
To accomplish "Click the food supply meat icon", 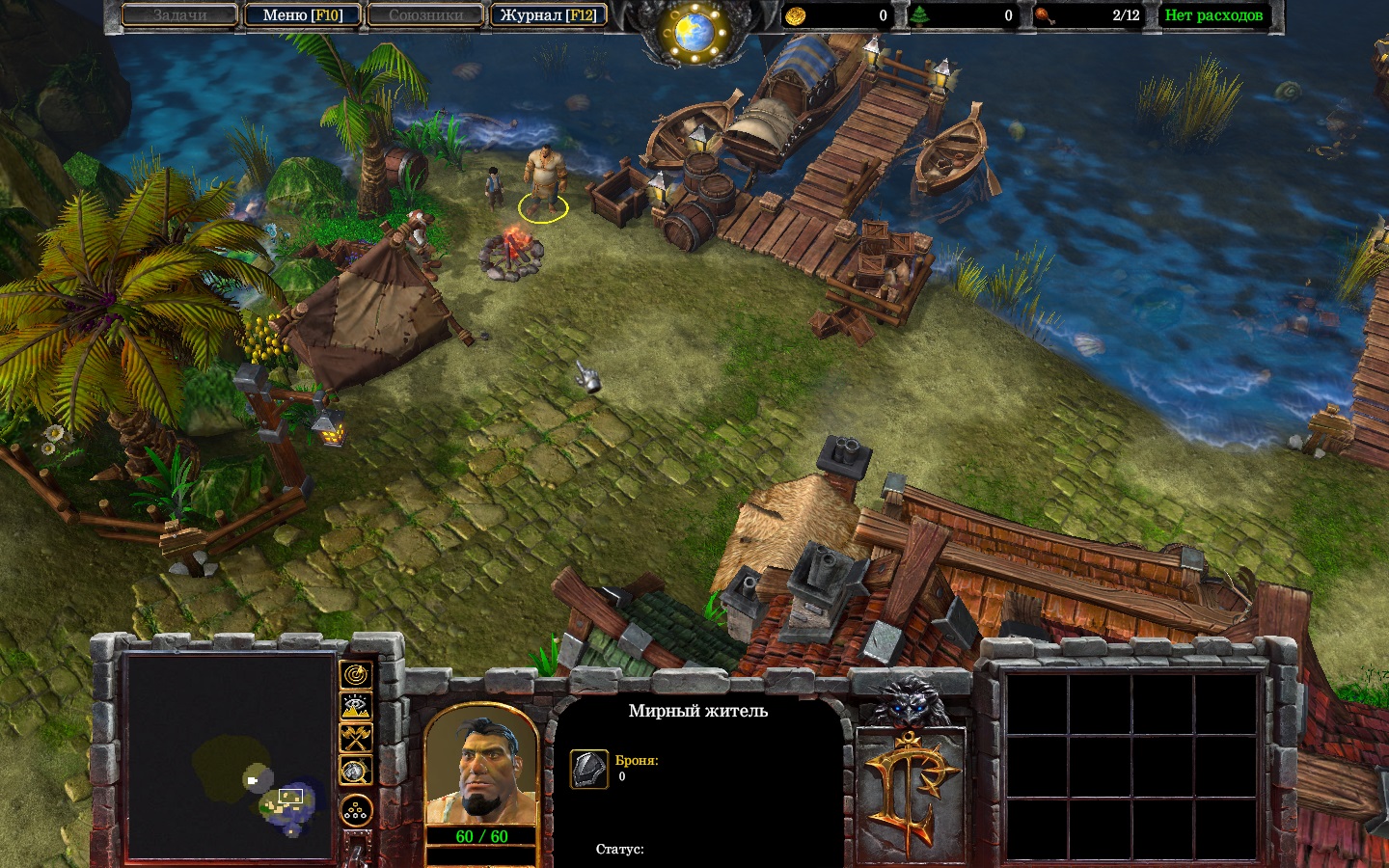I will click(1046, 15).
